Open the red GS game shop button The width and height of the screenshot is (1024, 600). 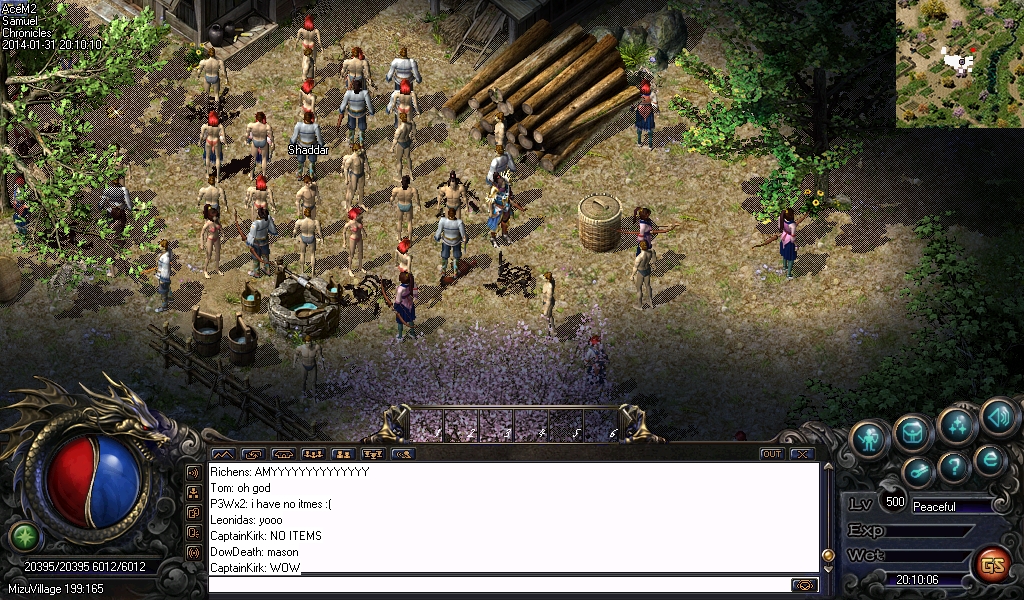[x=992, y=565]
